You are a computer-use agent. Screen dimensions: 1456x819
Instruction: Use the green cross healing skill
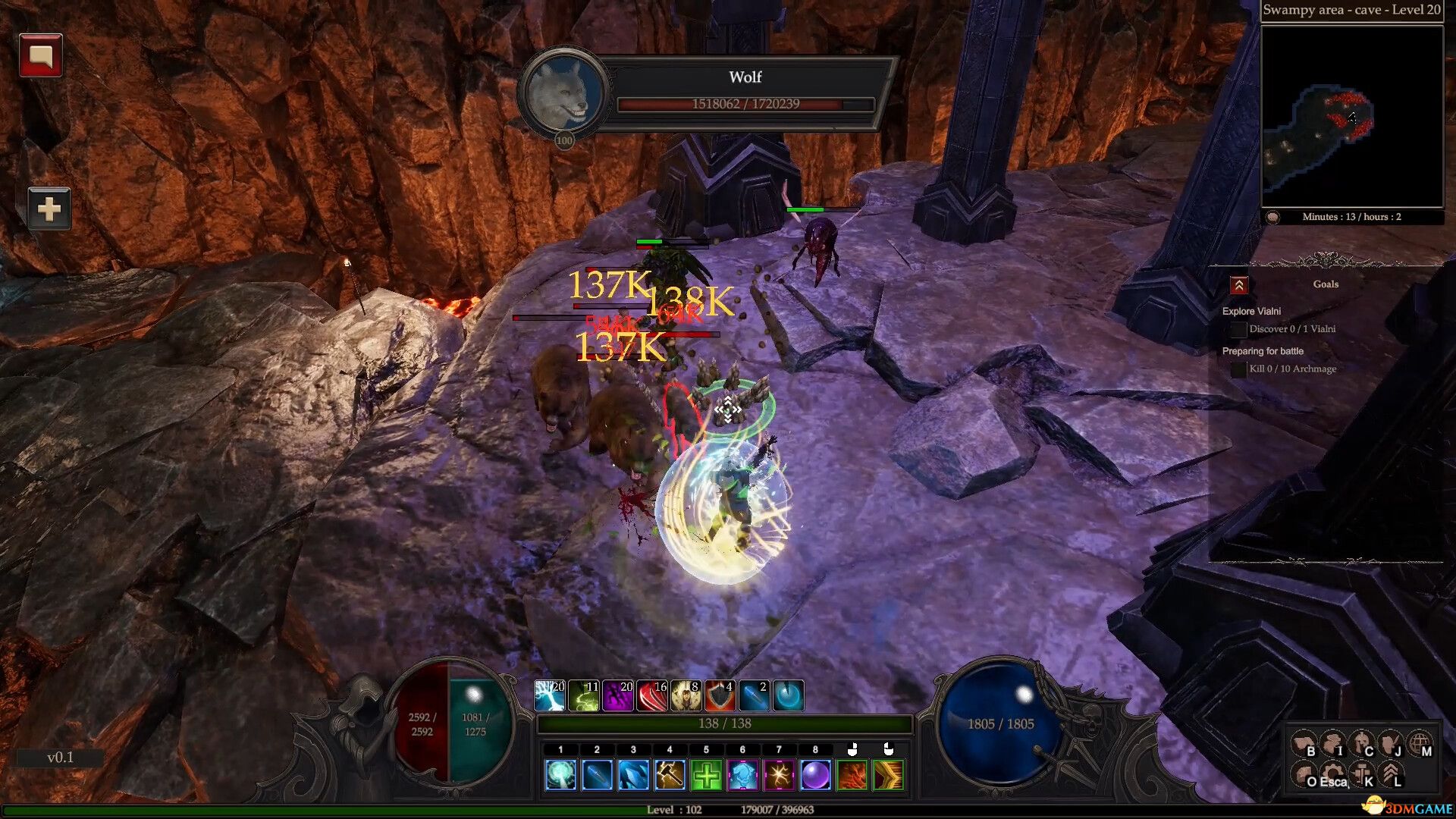pyautogui.click(x=706, y=776)
